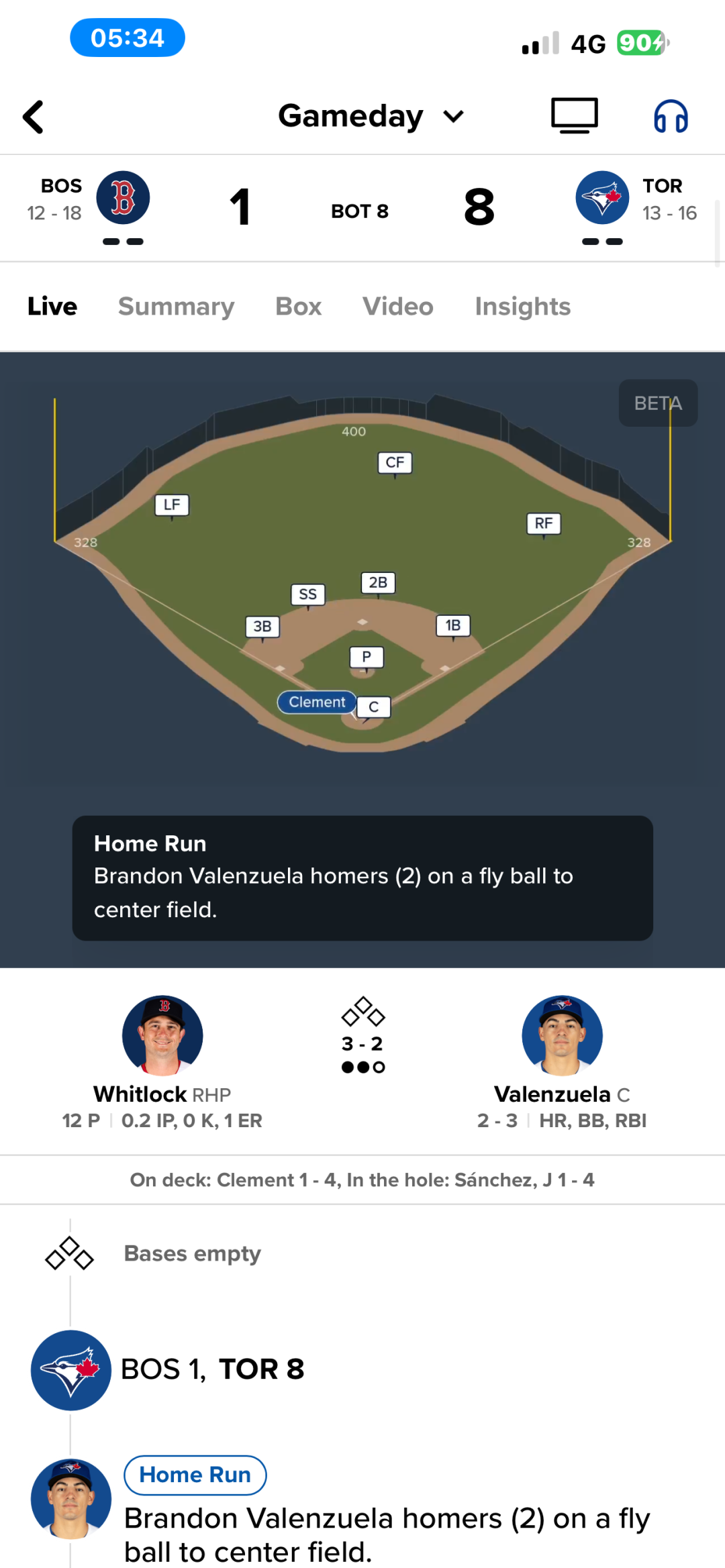Tap the Home Run play description card

pyautogui.click(x=362, y=878)
